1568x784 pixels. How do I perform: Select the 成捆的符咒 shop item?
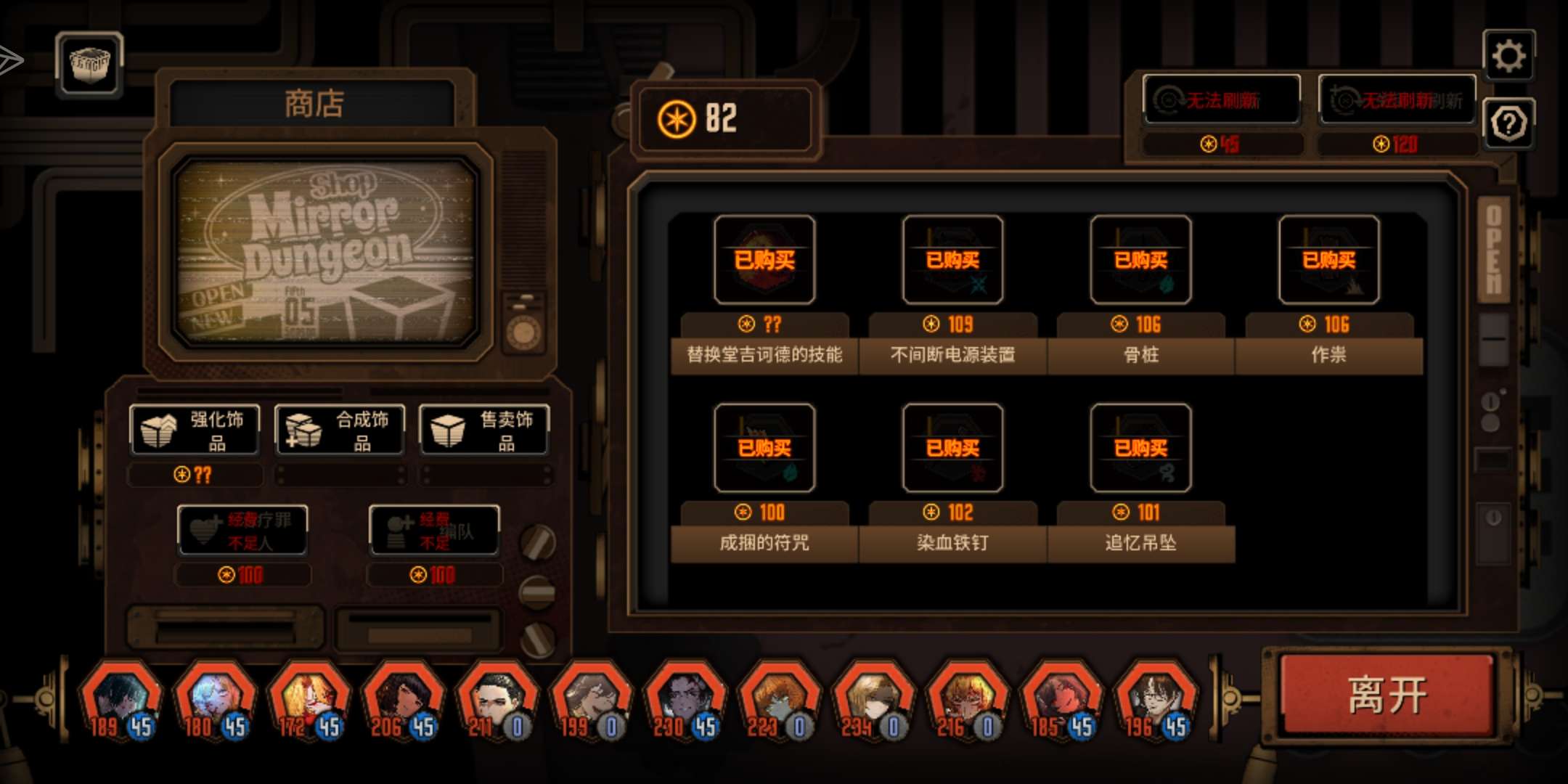coord(764,448)
